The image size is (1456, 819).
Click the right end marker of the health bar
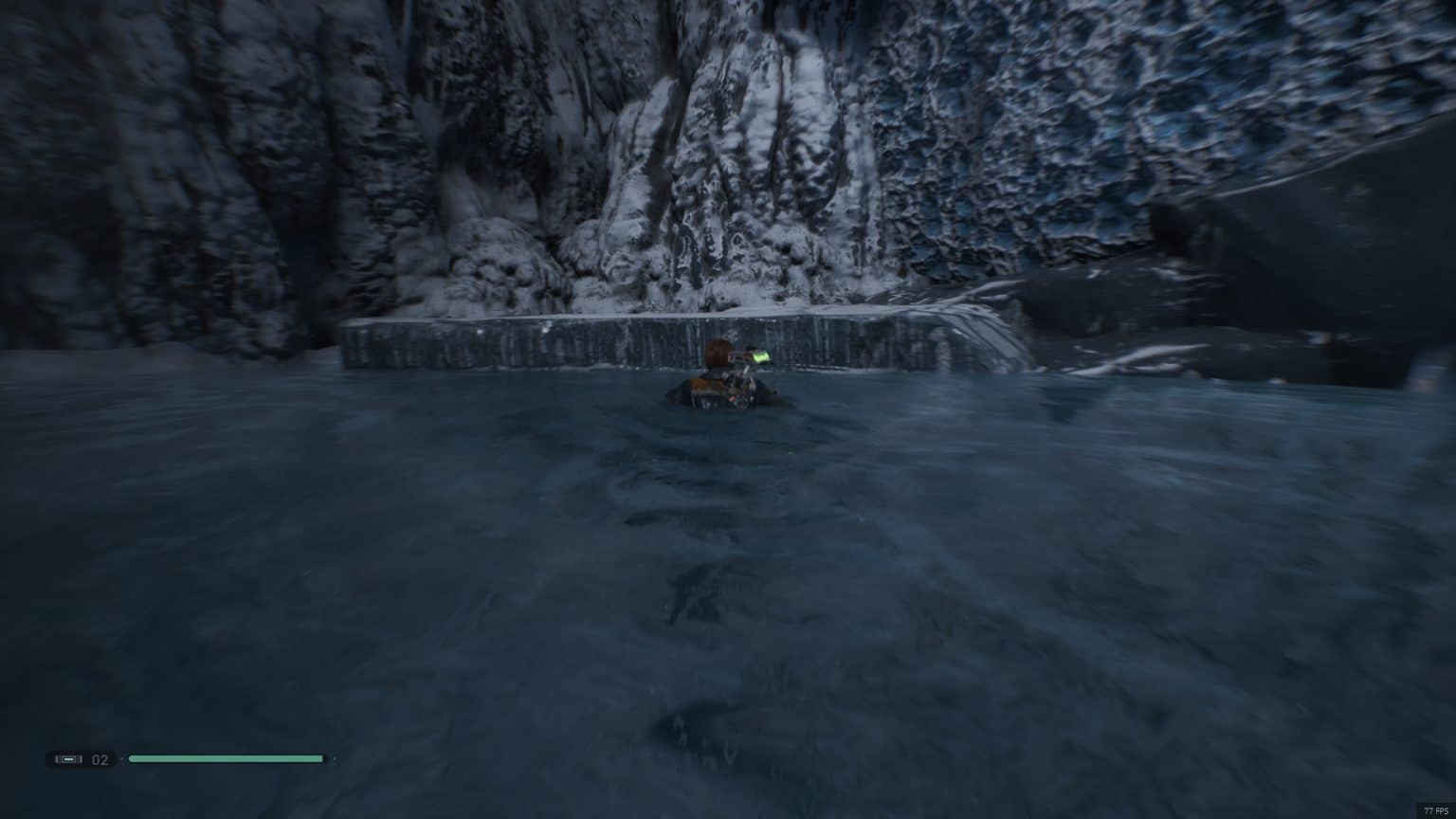321,759
